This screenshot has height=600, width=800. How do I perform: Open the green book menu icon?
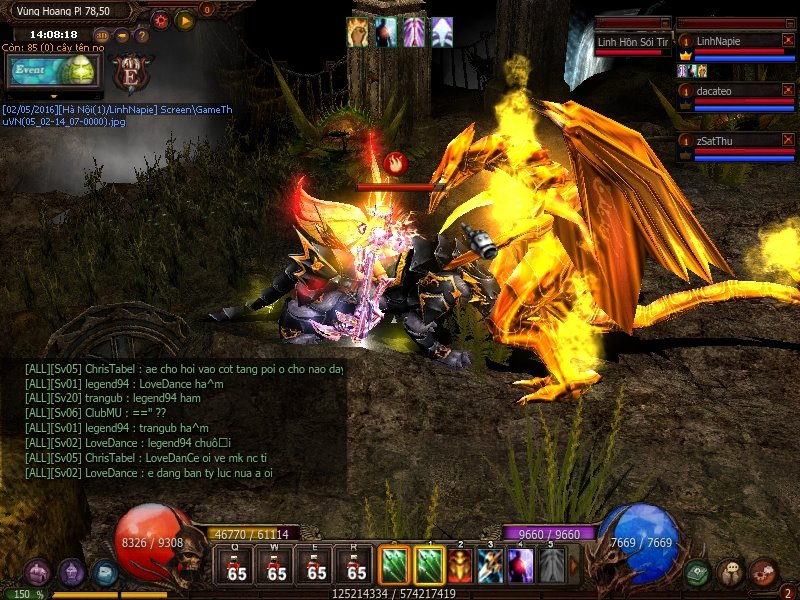(697, 572)
